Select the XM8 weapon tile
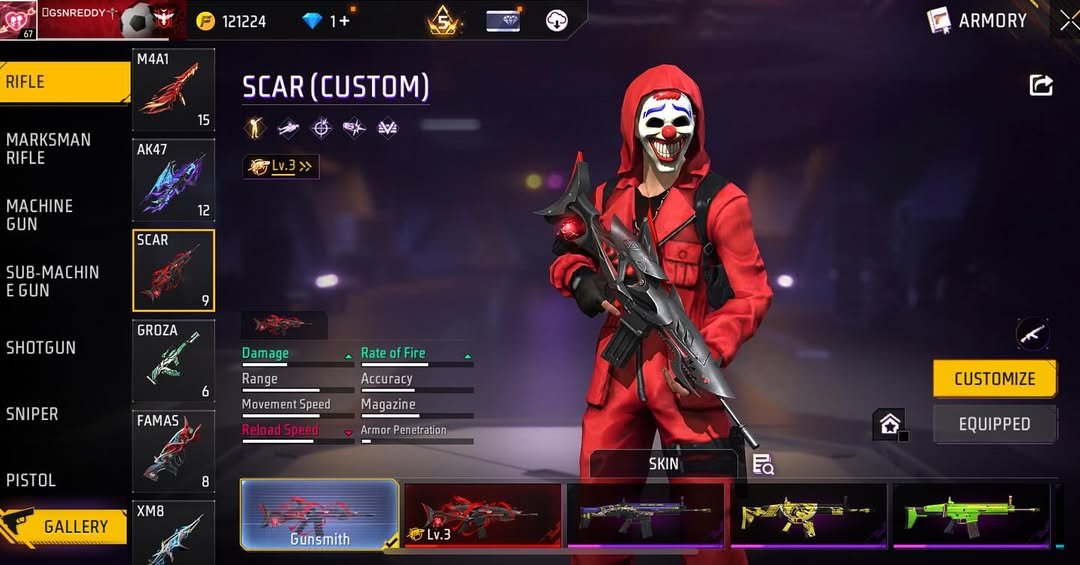Image resolution: width=1080 pixels, height=565 pixels. [x=174, y=532]
